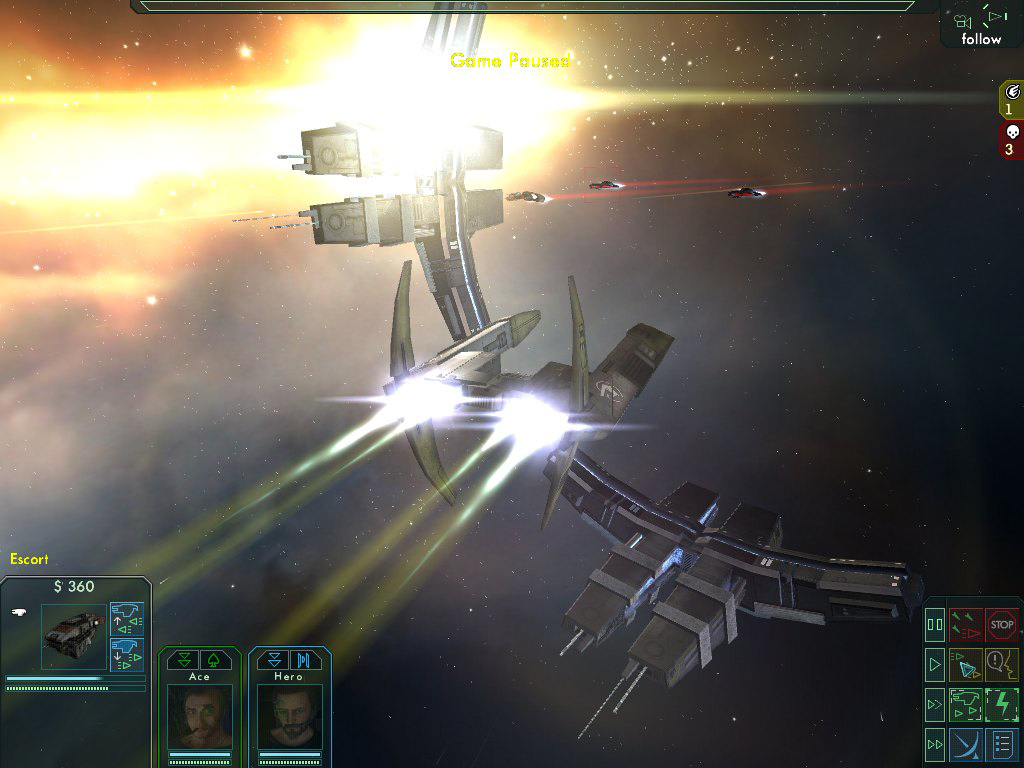This screenshot has width=1024, height=768.
Task: Pause the game with the pause-bars button
Action: (x=935, y=625)
